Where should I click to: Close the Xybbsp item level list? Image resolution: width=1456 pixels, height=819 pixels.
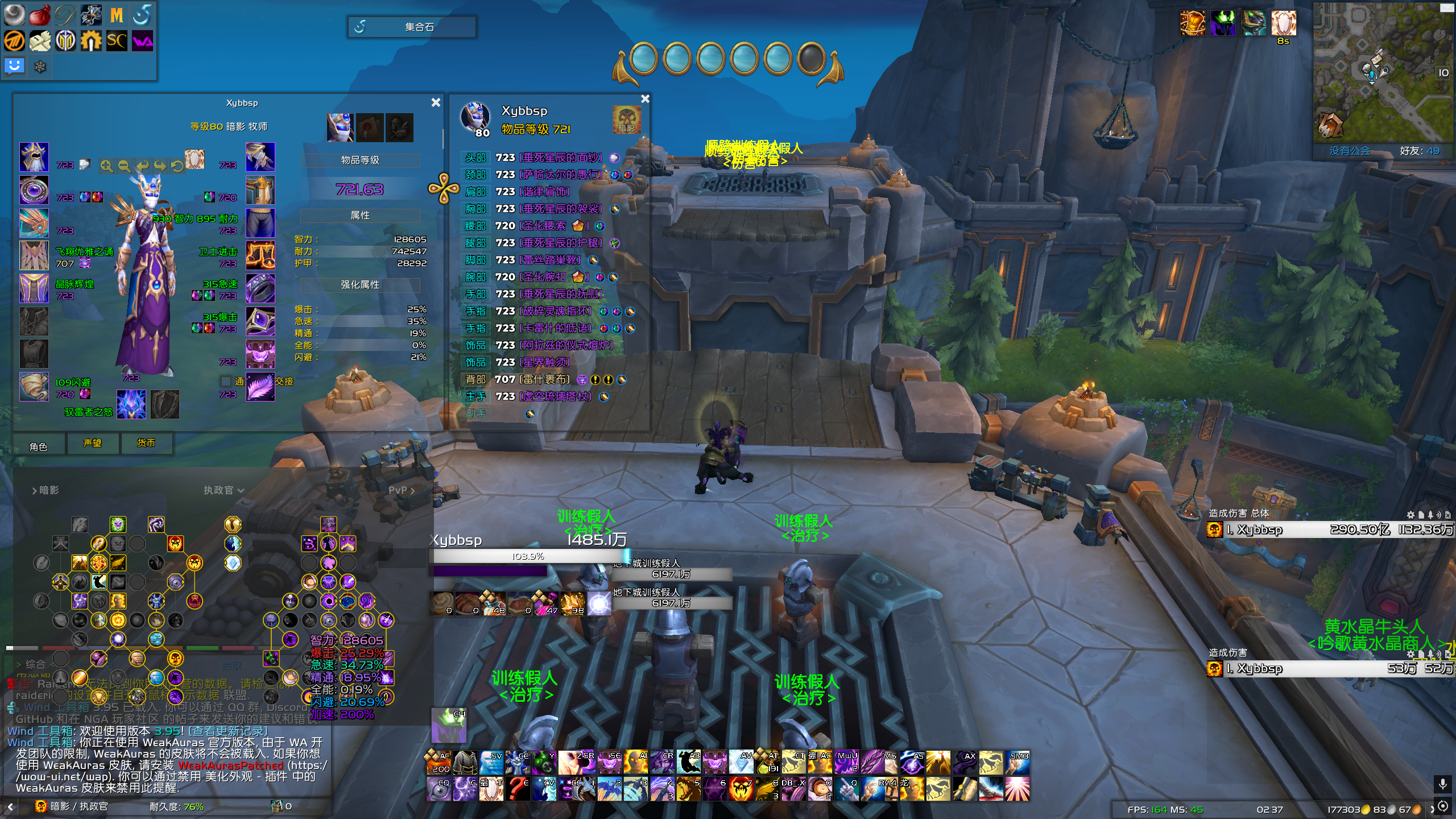(645, 99)
